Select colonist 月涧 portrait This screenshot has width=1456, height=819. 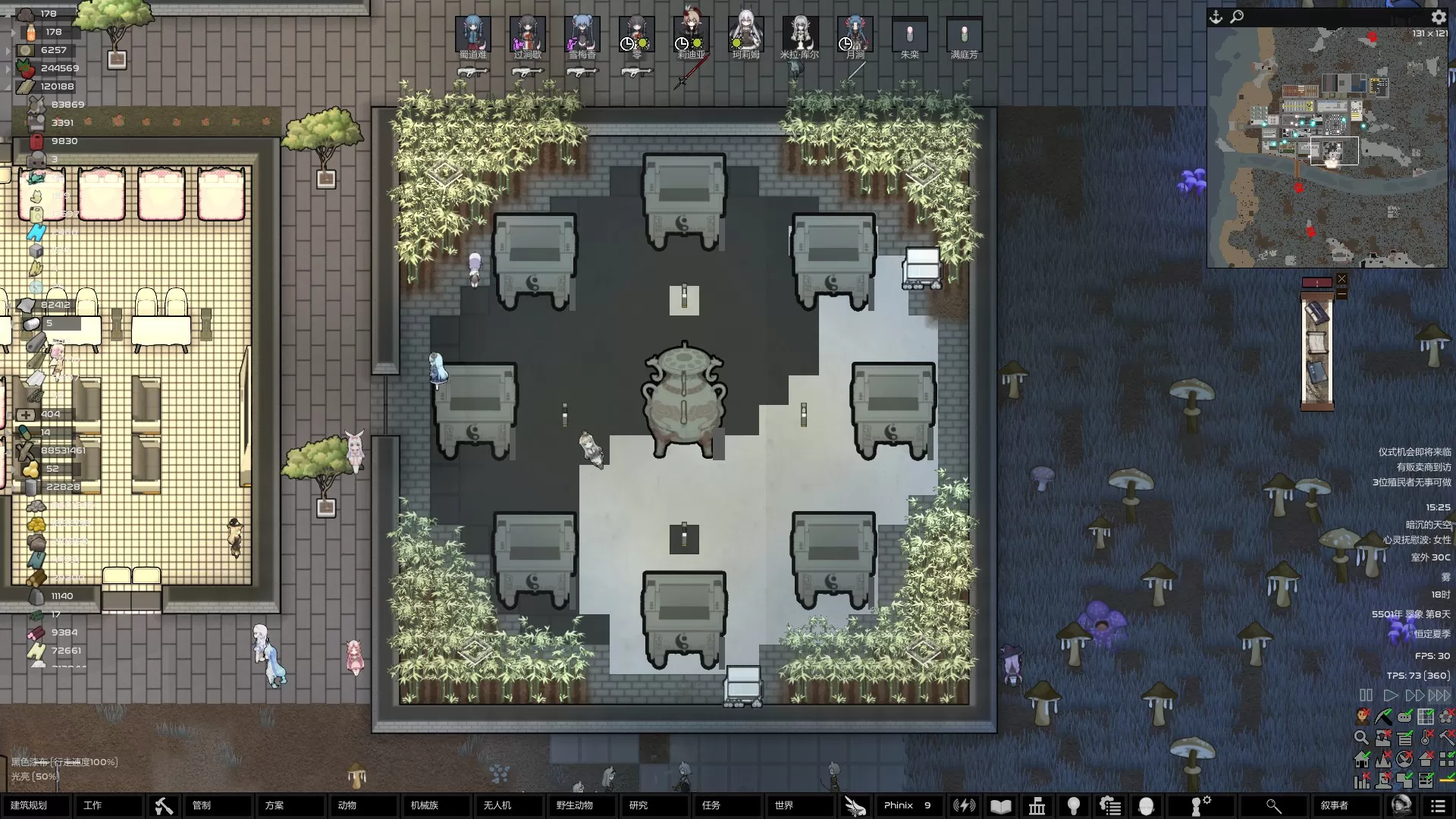tap(855, 35)
